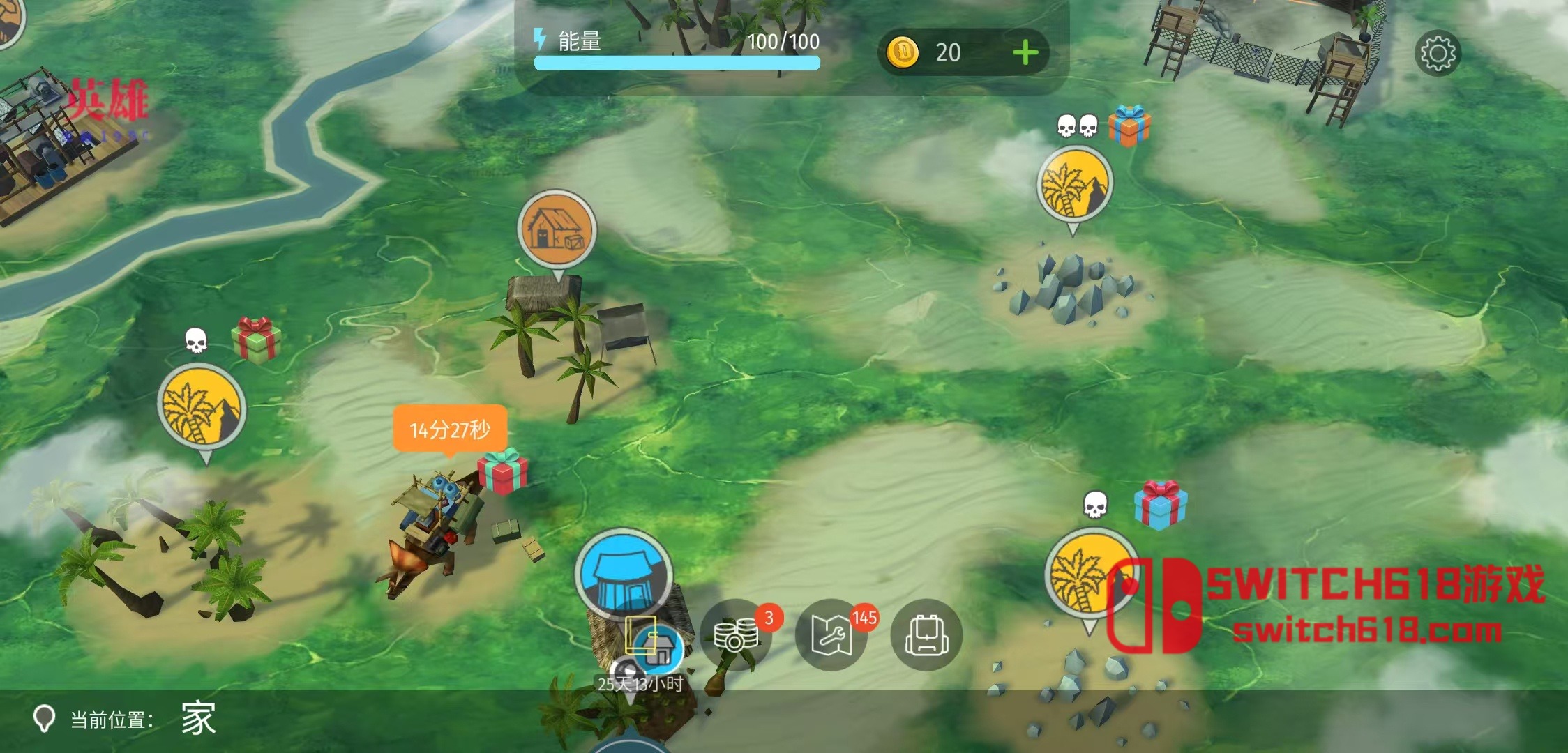Screen dimensions: 1568x753
Task: Open the settings gear menu
Action: tap(1437, 53)
